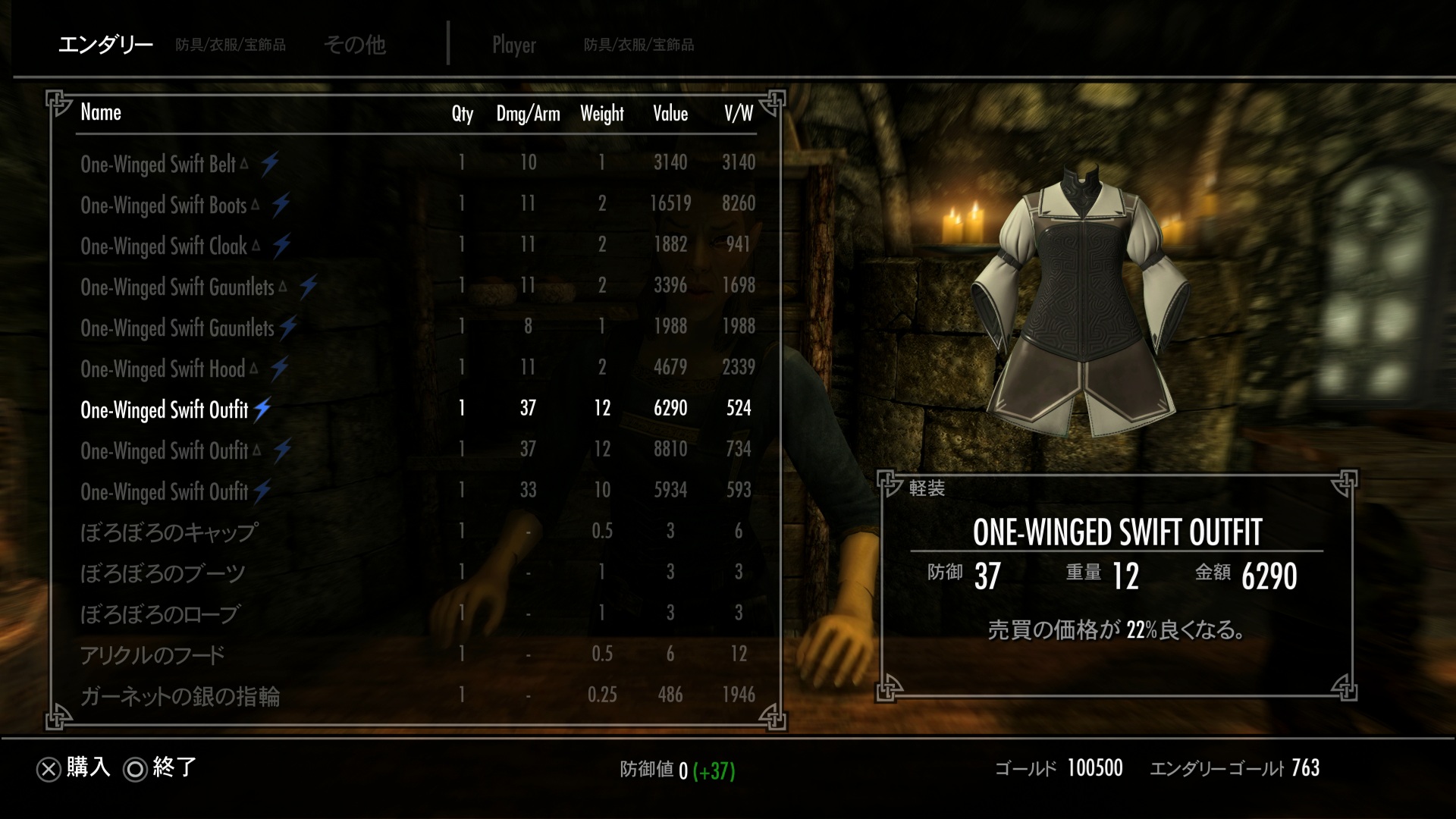Select the One-Winged Swift Belt row
Viewport: 1456px width, 819px height.
[158, 164]
